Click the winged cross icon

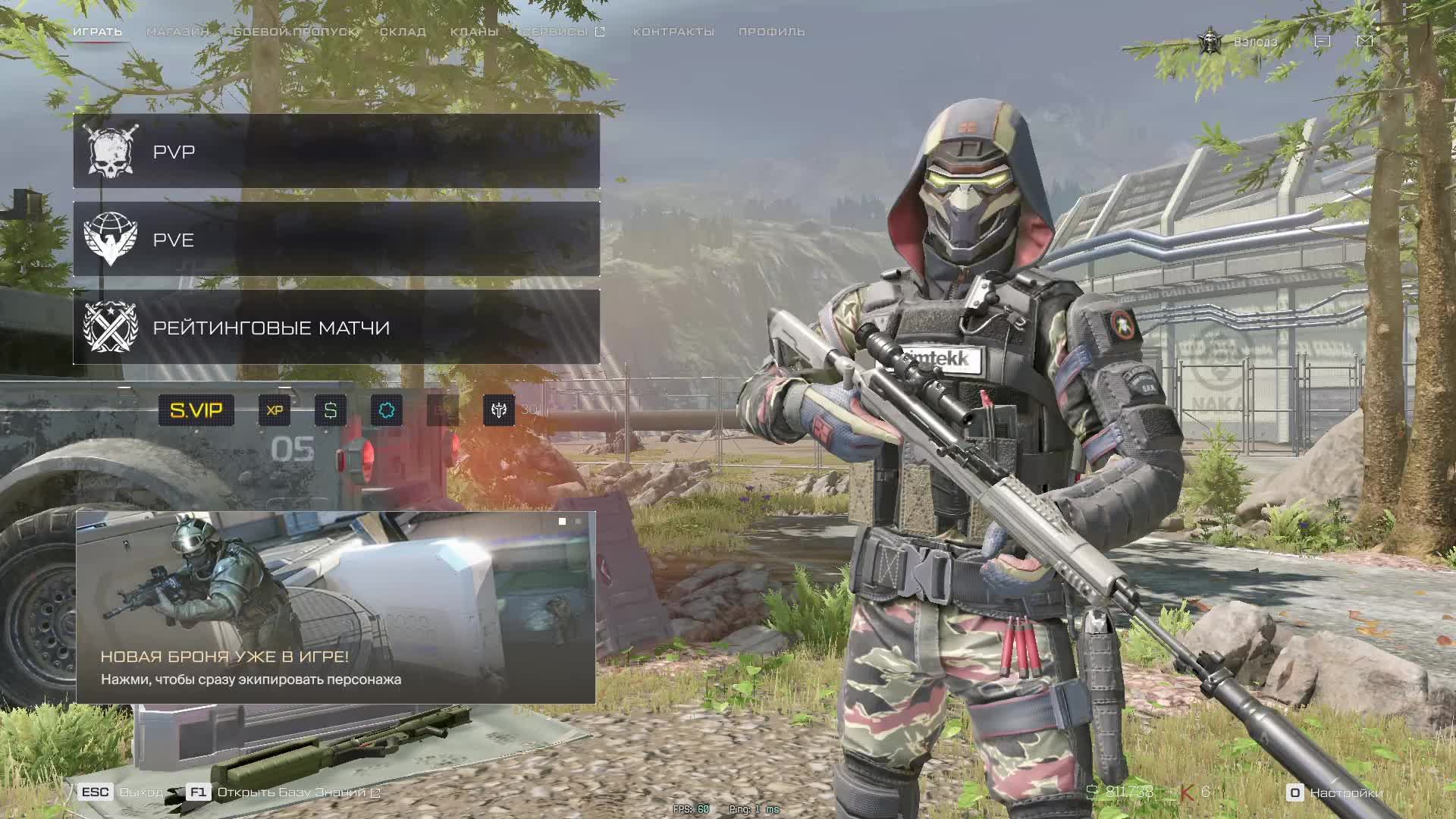pos(499,410)
